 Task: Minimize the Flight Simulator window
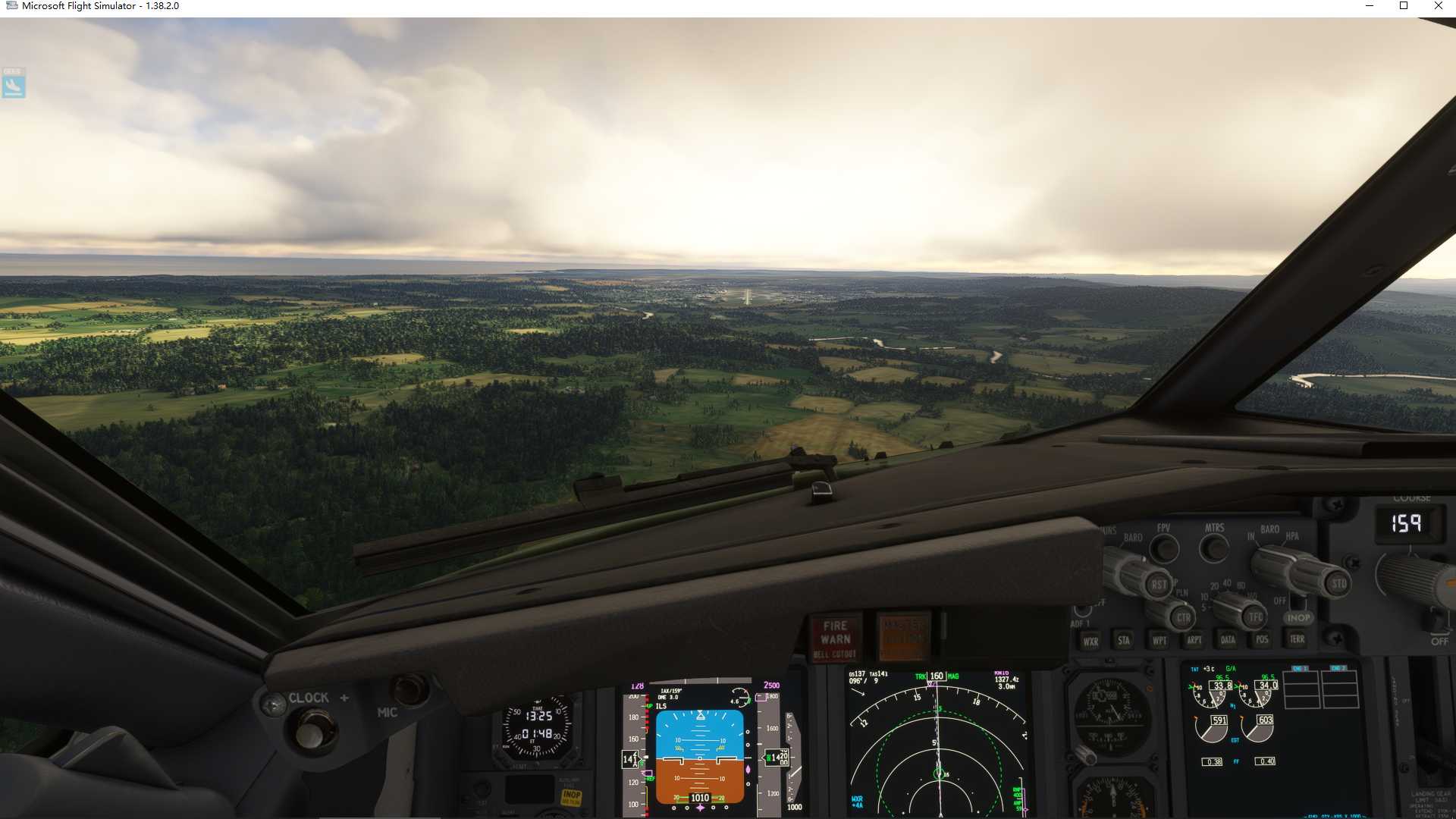coord(1370,6)
